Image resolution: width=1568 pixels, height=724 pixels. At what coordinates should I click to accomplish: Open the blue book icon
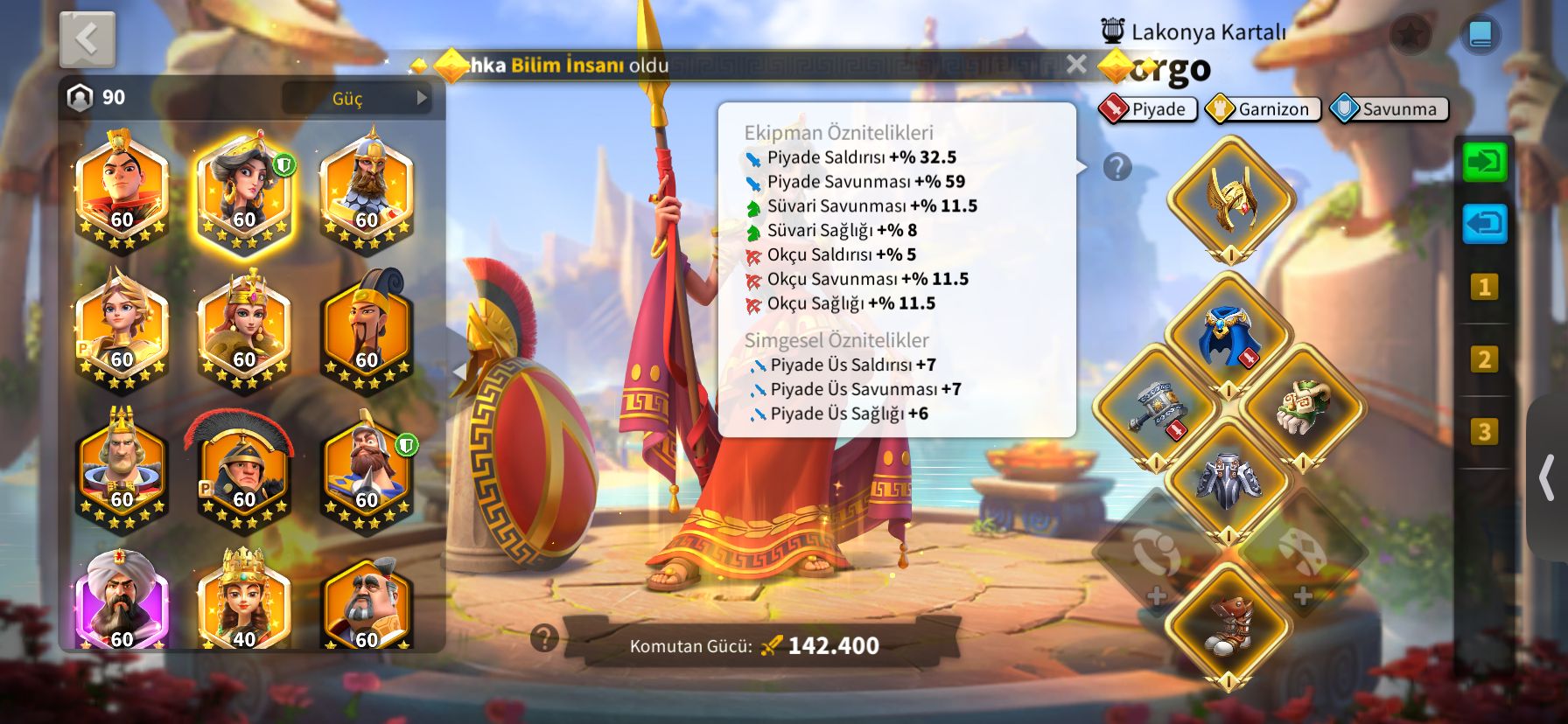coord(1480,35)
